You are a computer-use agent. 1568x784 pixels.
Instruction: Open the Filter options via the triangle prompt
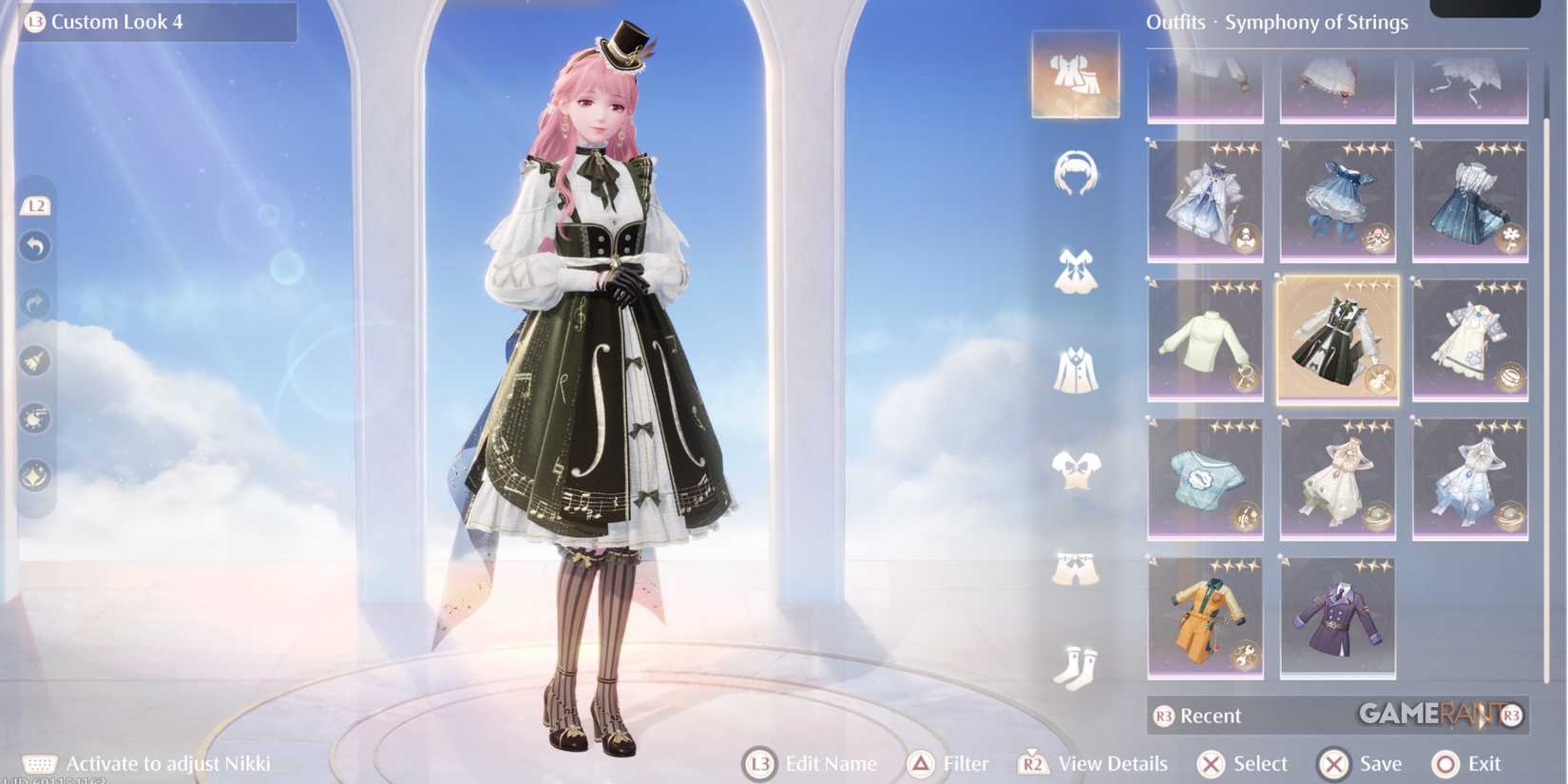949,763
